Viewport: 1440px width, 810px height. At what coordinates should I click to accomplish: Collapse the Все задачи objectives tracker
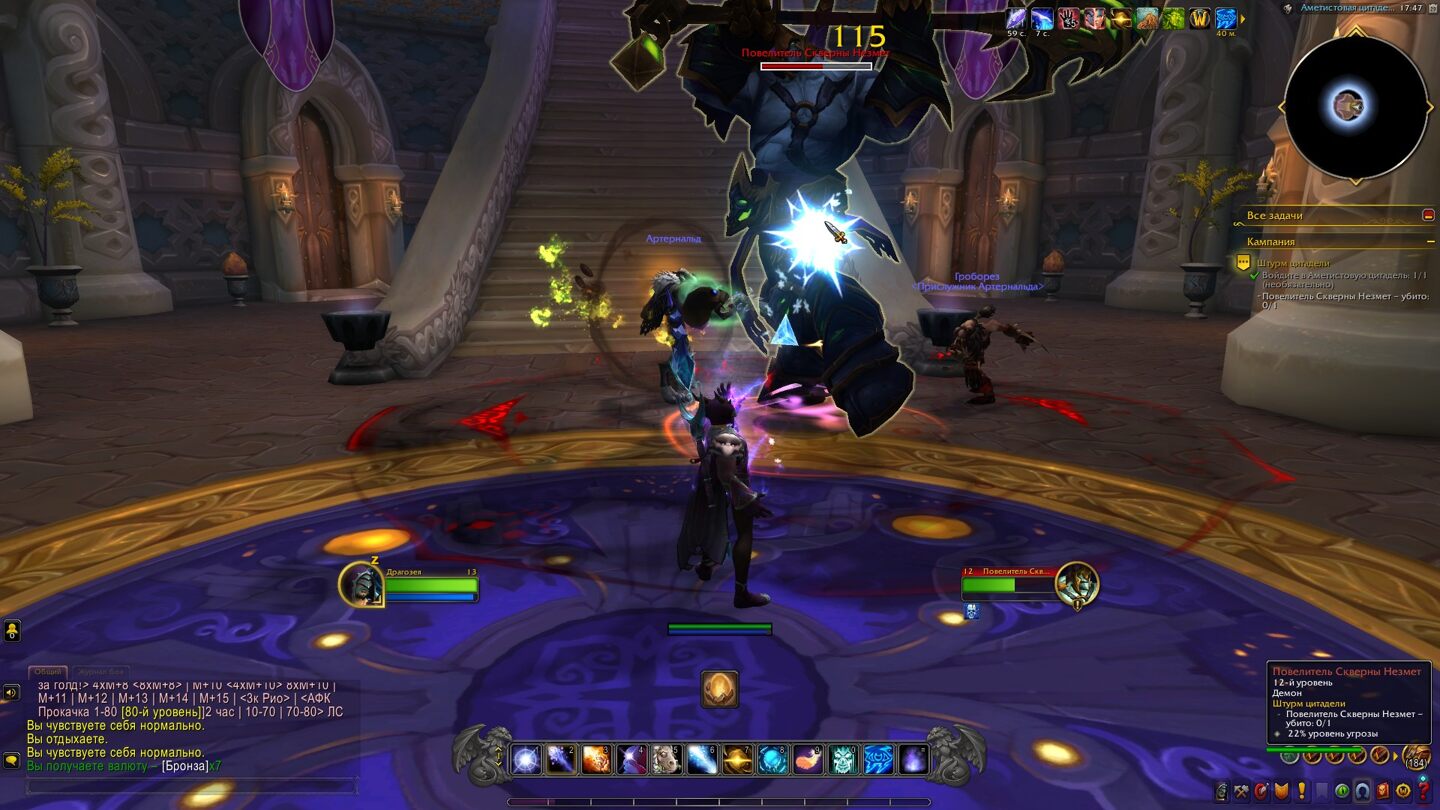(x=1428, y=215)
